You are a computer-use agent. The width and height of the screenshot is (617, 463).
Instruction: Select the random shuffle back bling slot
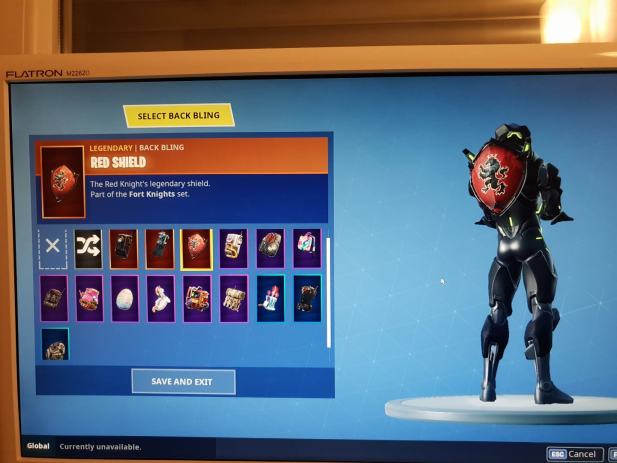tap(88, 247)
